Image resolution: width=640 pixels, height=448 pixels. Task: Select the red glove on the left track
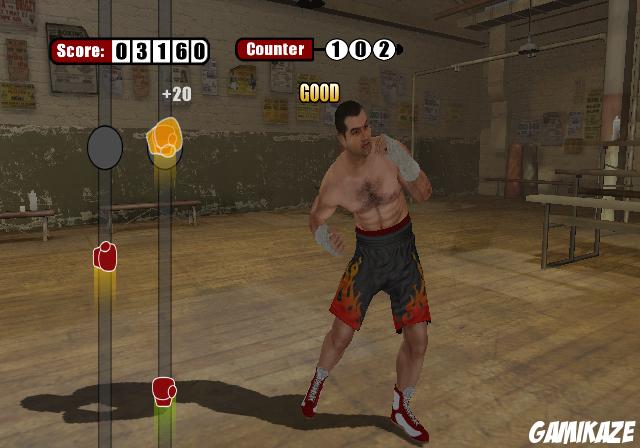pos(105,257)
